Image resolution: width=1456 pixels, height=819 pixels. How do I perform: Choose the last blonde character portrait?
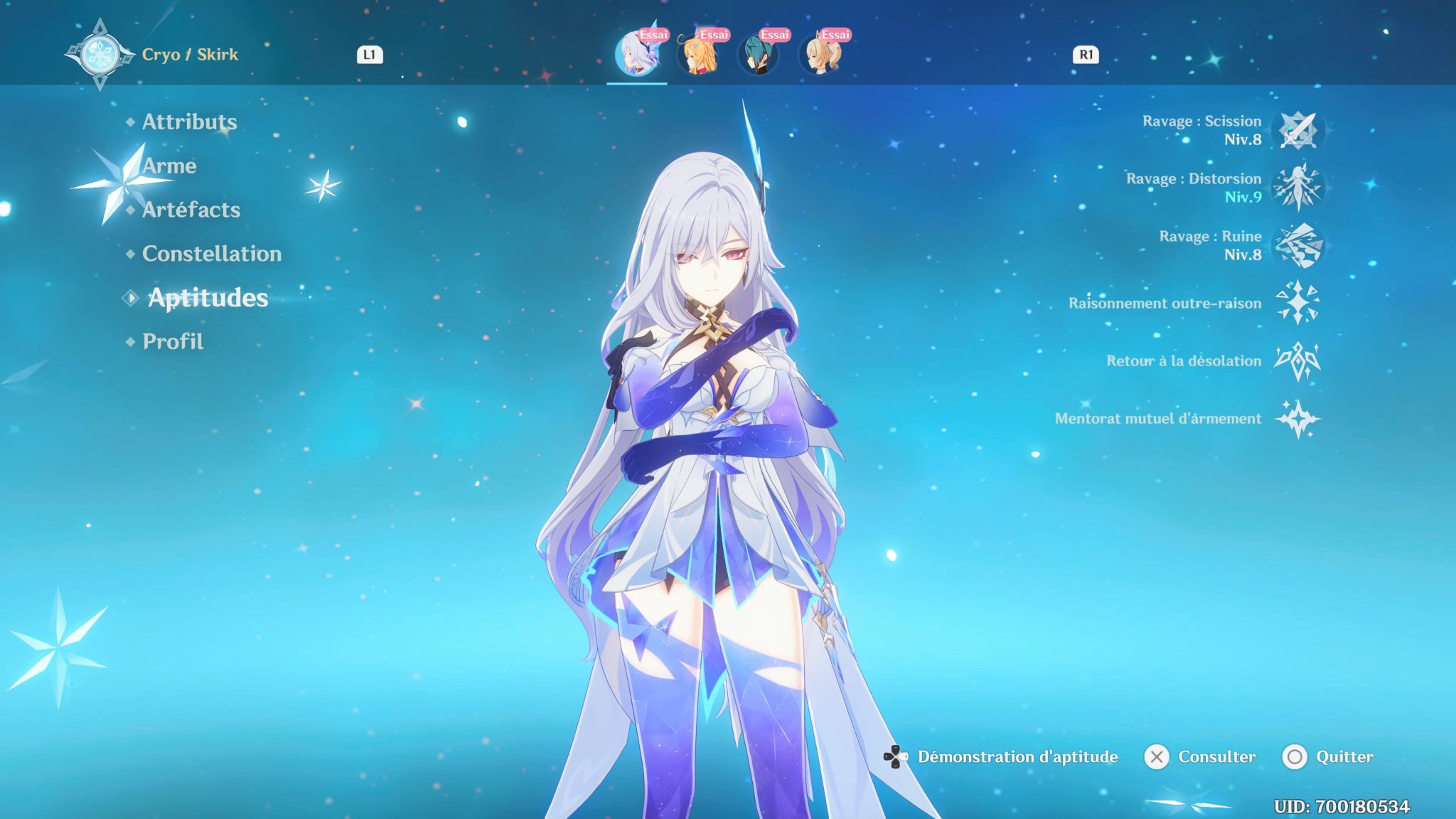(821, 55)
